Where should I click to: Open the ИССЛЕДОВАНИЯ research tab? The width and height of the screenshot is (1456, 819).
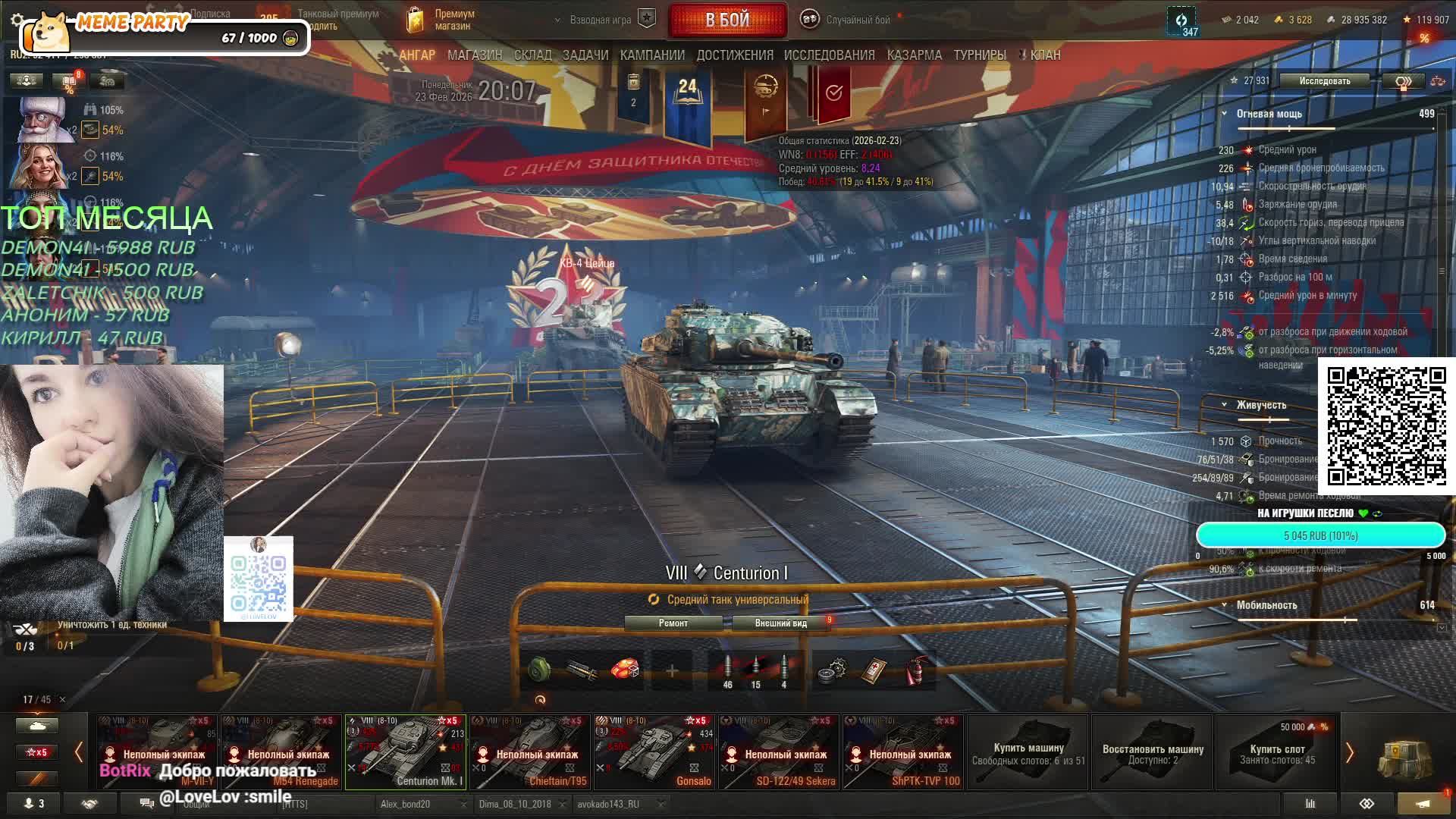[829, 55]
